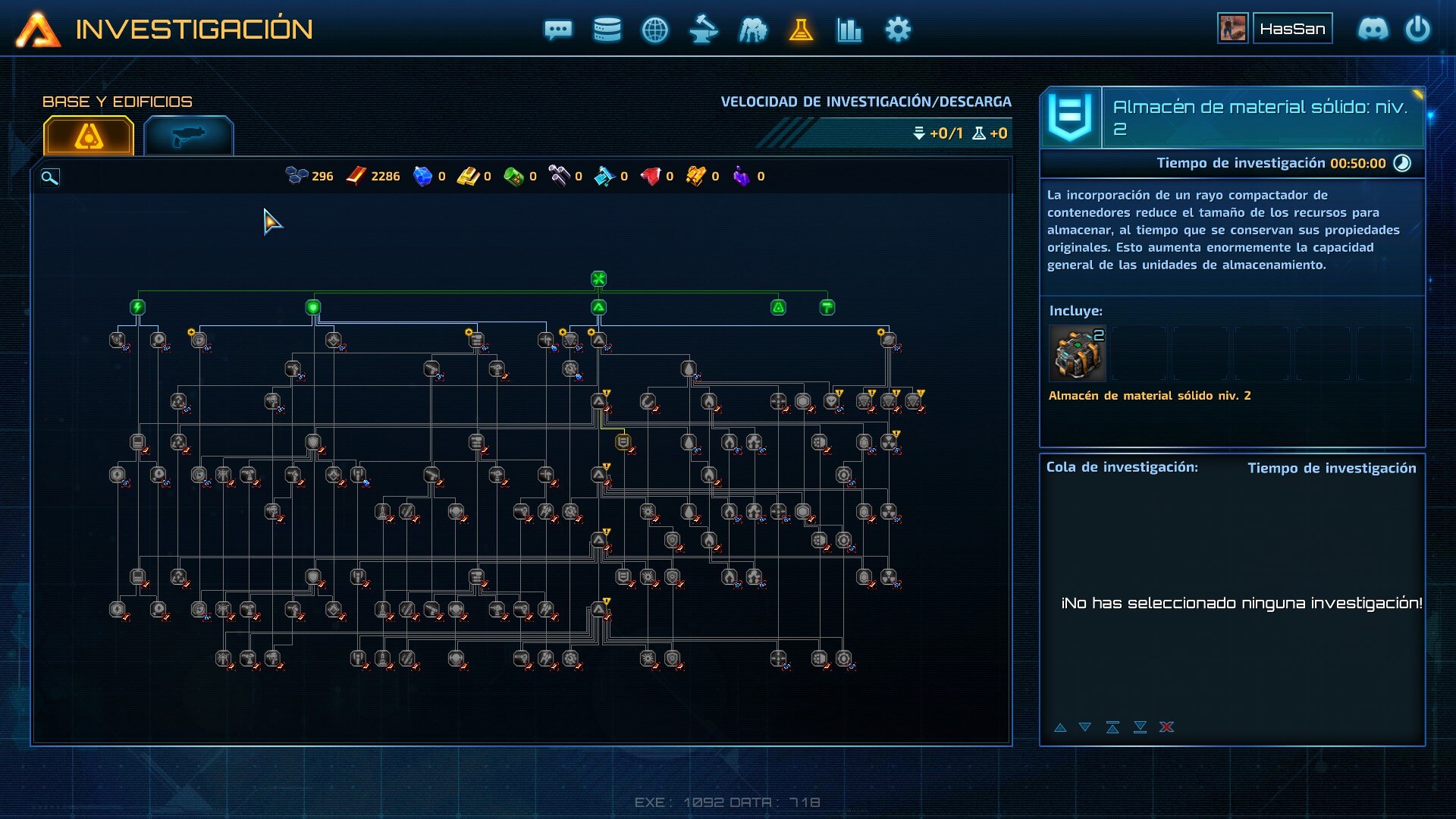Click the HasSan player profile name
The height and width of the screenshot is (819, 1456).
1292,29
